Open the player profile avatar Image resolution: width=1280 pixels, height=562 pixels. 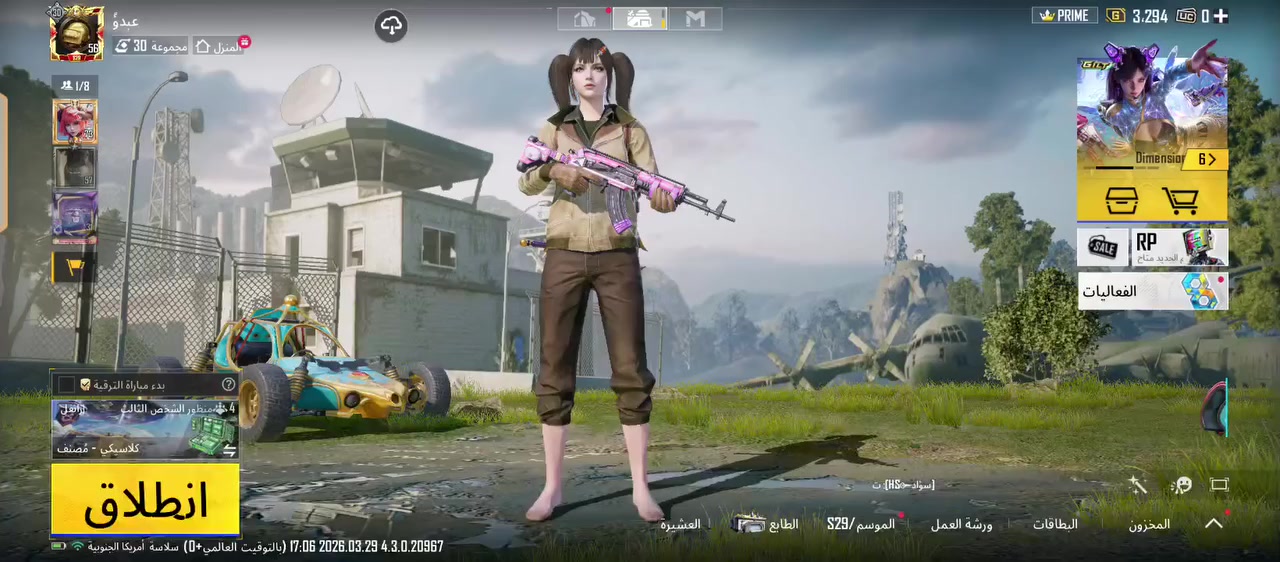point(77,33)
